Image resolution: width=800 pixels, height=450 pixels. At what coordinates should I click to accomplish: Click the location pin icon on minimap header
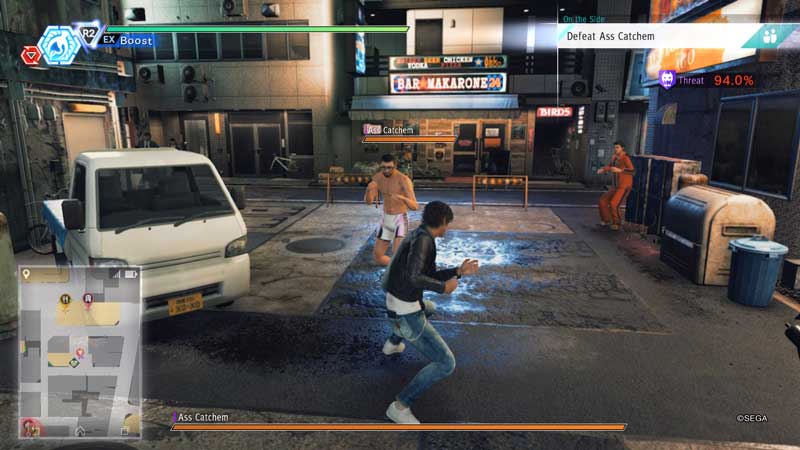point(27,273)
